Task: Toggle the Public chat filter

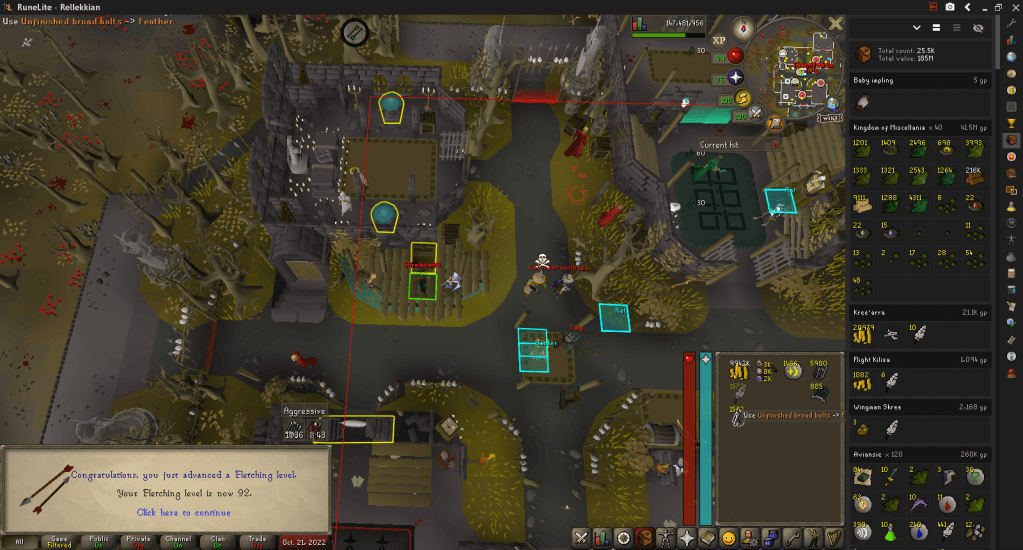Action: (x=99, y=542)
